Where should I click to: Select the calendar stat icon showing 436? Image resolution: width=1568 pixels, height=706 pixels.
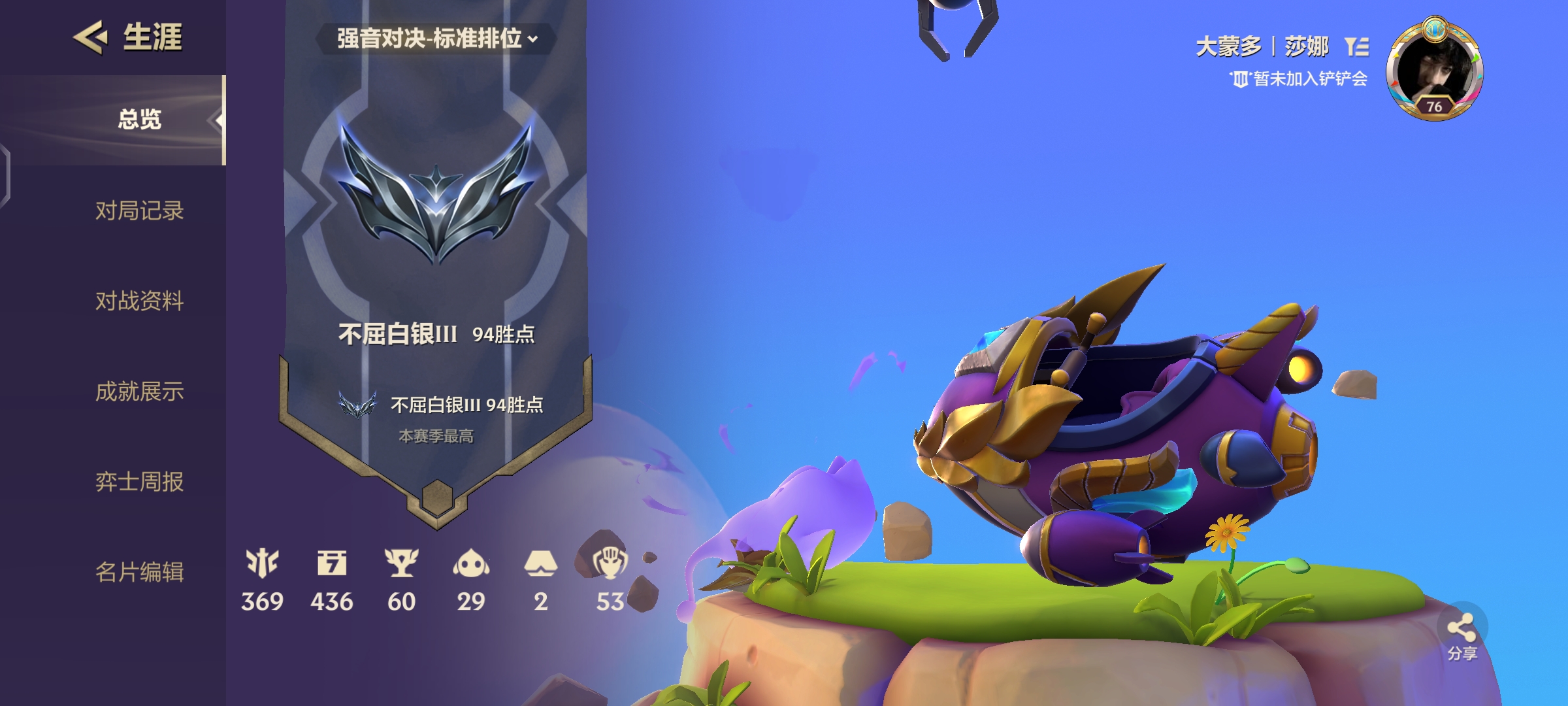click(332, 563)
